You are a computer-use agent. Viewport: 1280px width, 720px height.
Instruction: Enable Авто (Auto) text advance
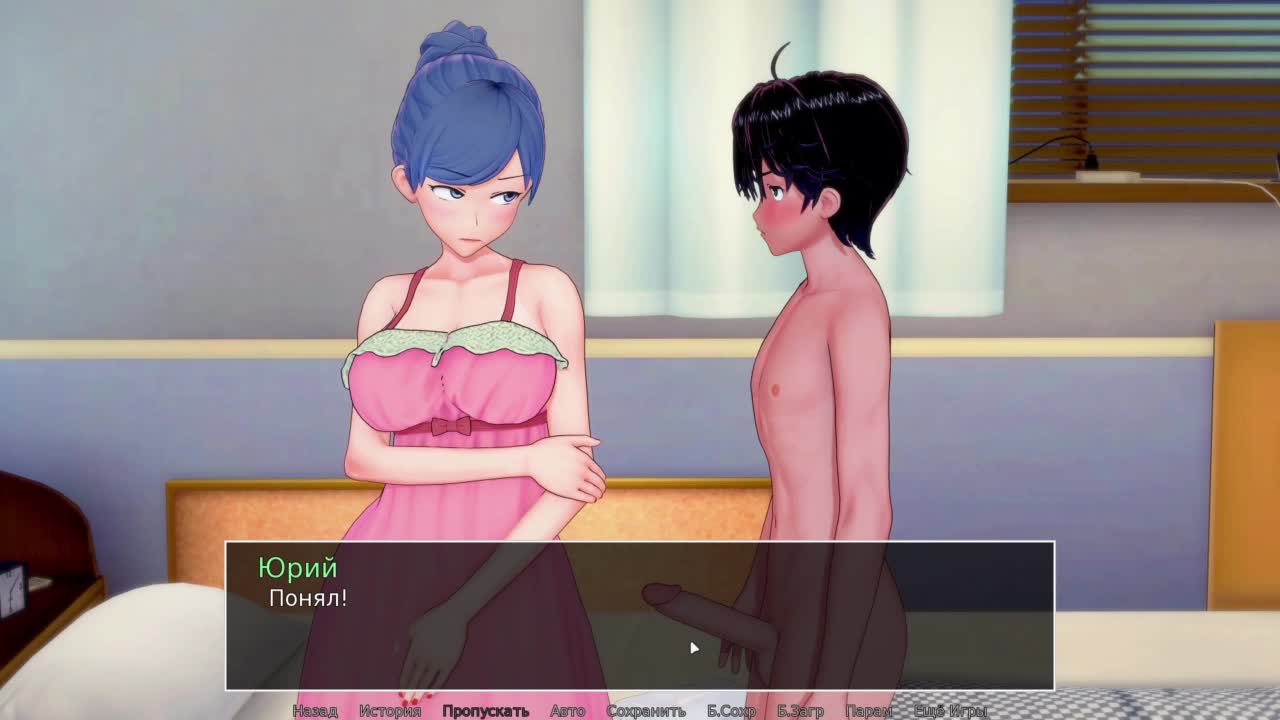coord(567,711)
